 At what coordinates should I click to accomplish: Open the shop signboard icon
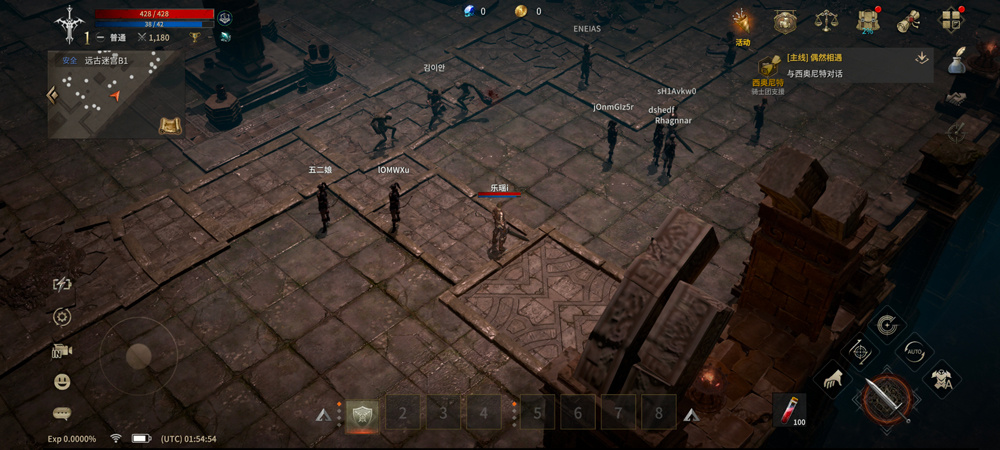click(785, 21)
